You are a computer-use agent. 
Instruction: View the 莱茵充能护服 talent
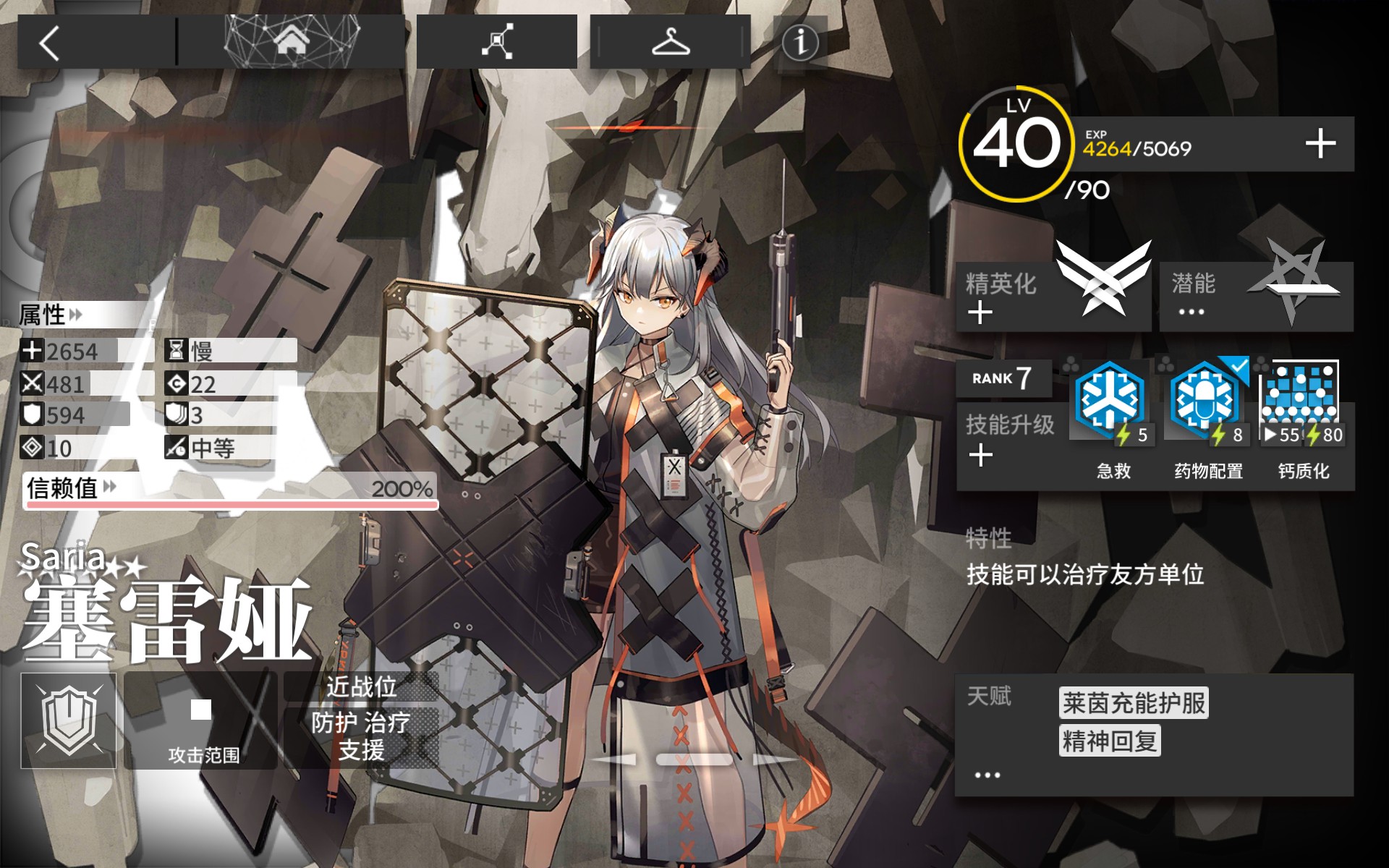pyautogui.click(x=1133, y=703)
